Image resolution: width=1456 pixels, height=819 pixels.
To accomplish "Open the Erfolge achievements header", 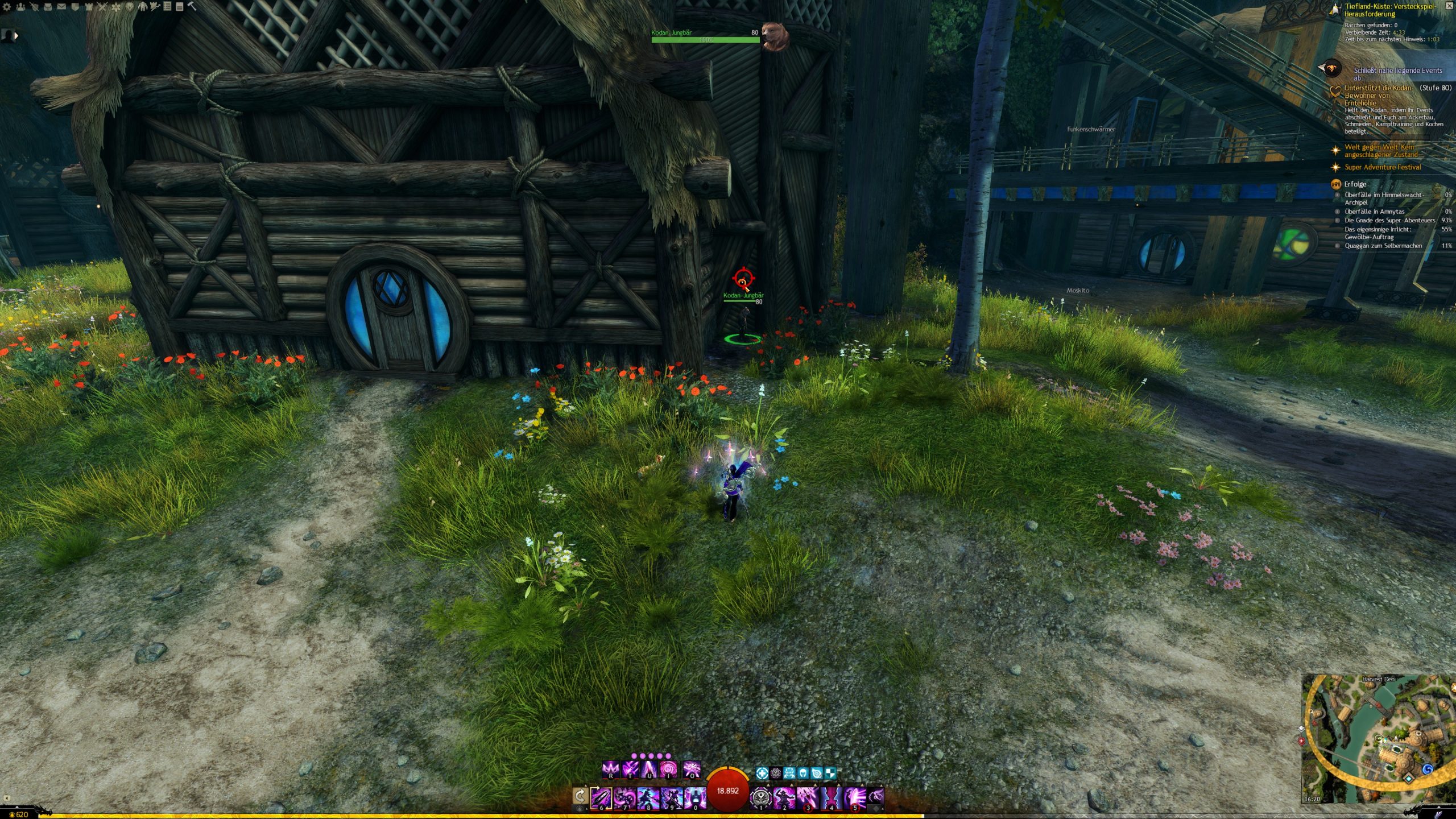I will click(1355, 184).
